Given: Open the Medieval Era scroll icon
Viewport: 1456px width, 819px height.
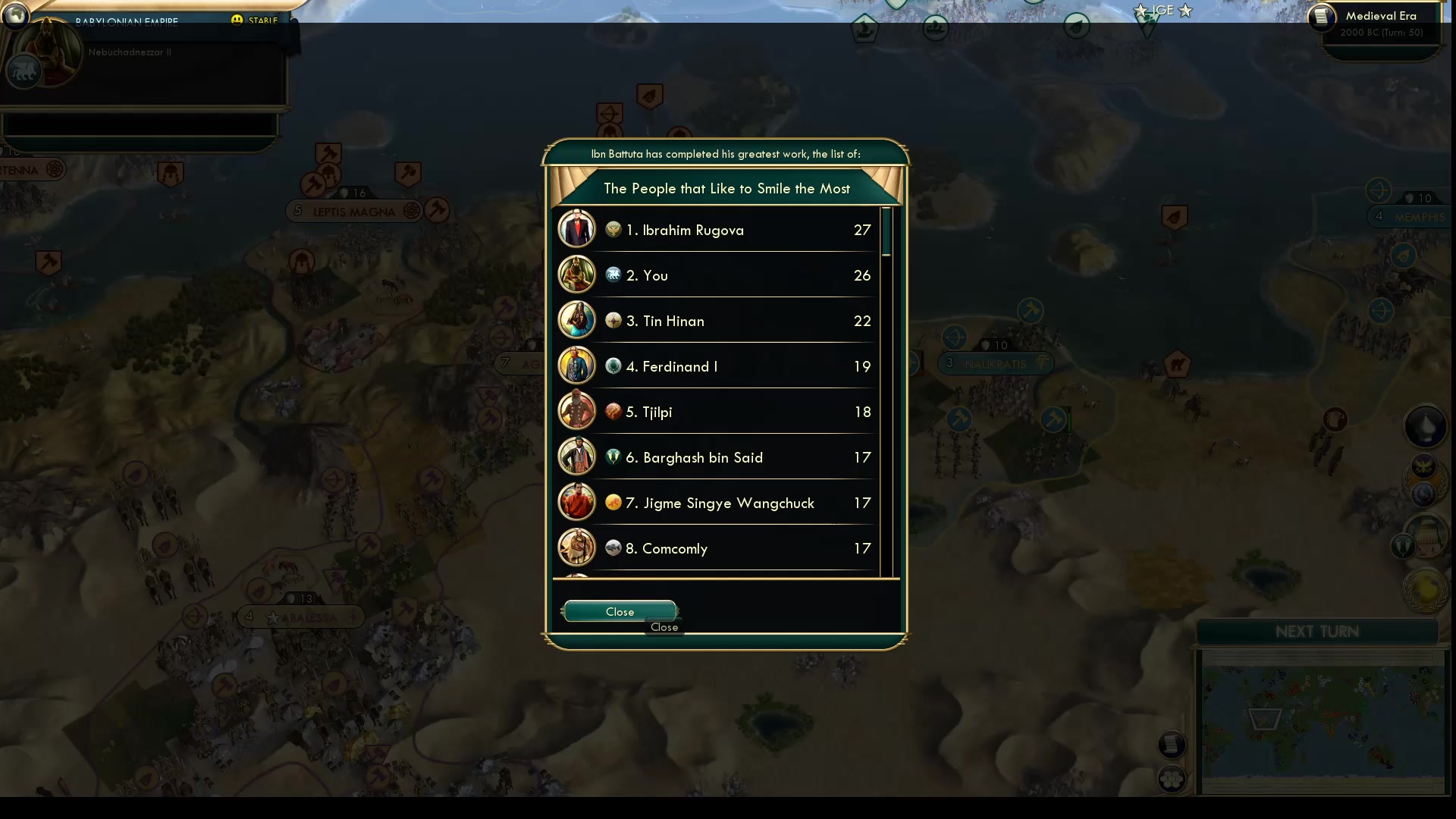Looking at the screenshot, I should (x=1323, y=17).
